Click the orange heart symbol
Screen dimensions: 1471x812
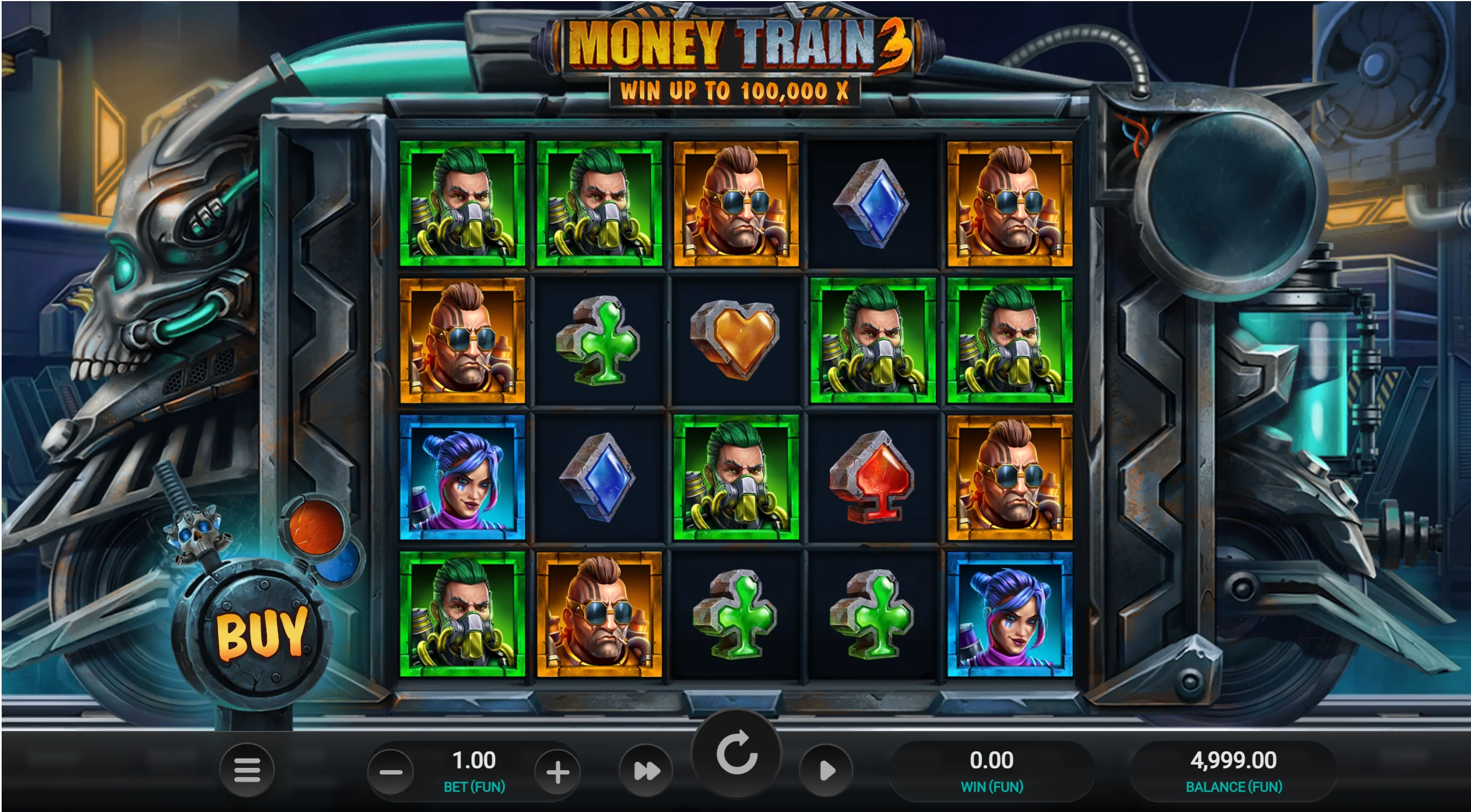[735, 339]
